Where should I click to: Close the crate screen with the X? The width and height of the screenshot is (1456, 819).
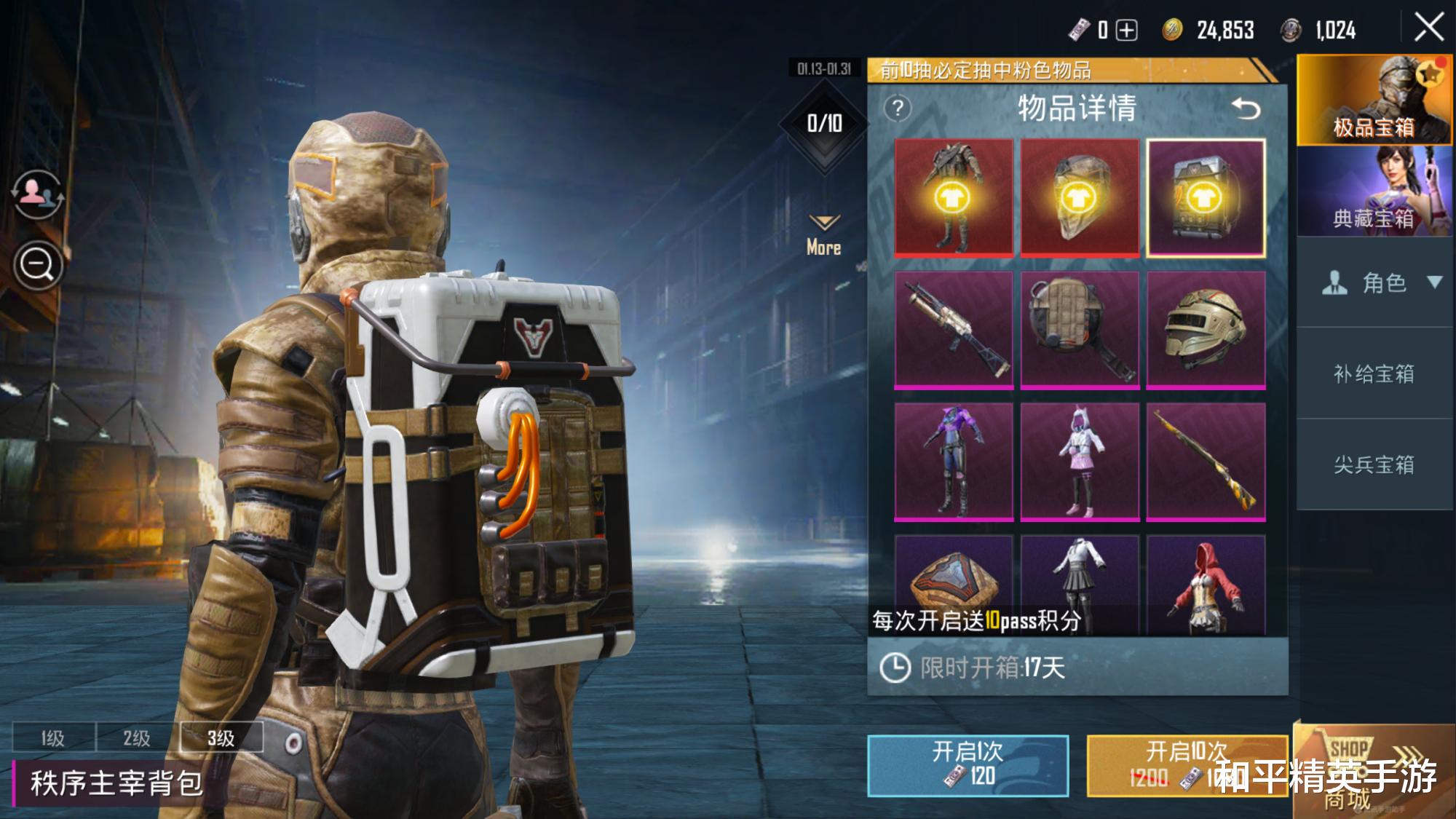pos(1428,28)
